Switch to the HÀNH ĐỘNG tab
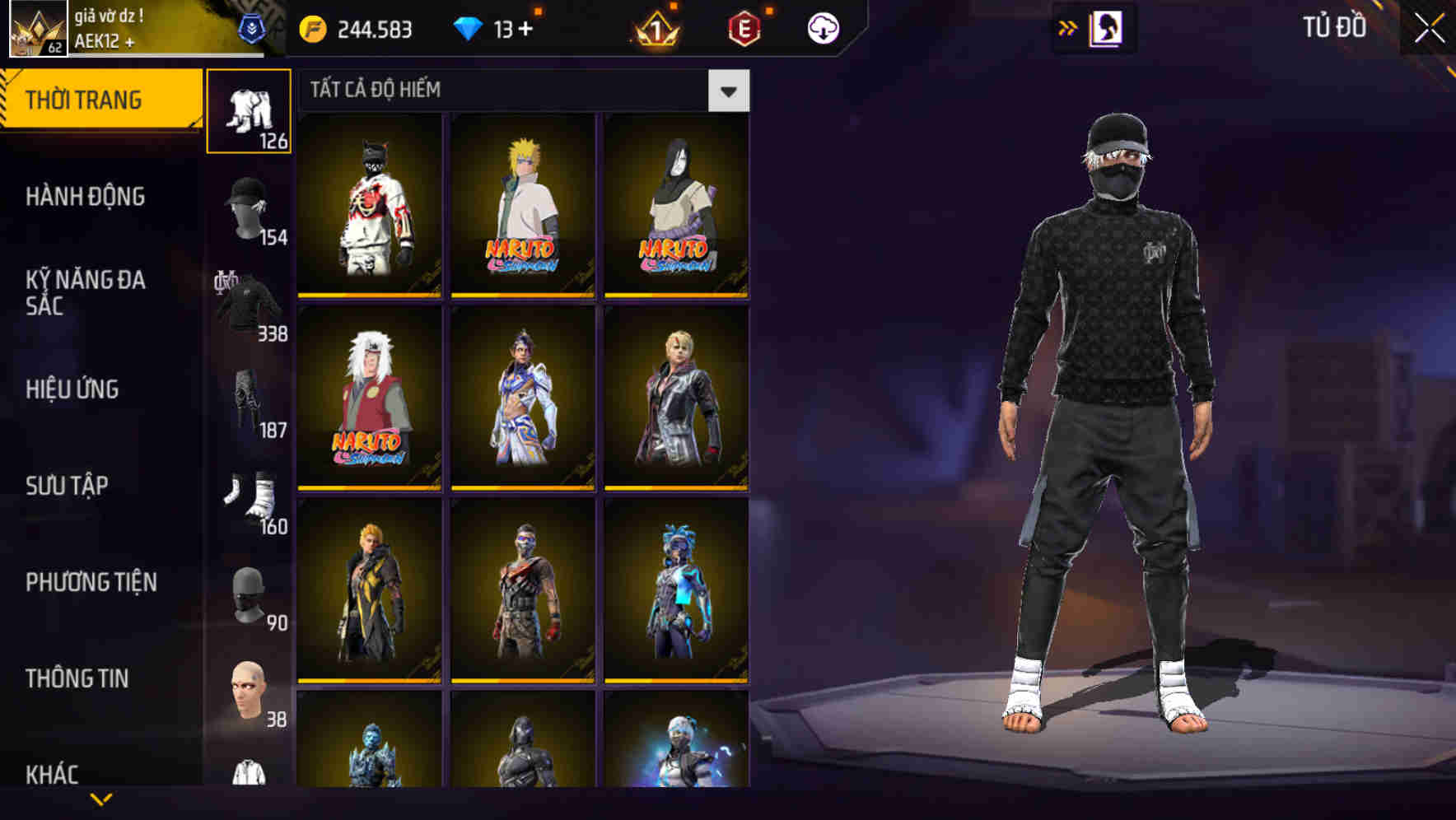This screenshot has height=820, width=1456. (x=85, y=198)
